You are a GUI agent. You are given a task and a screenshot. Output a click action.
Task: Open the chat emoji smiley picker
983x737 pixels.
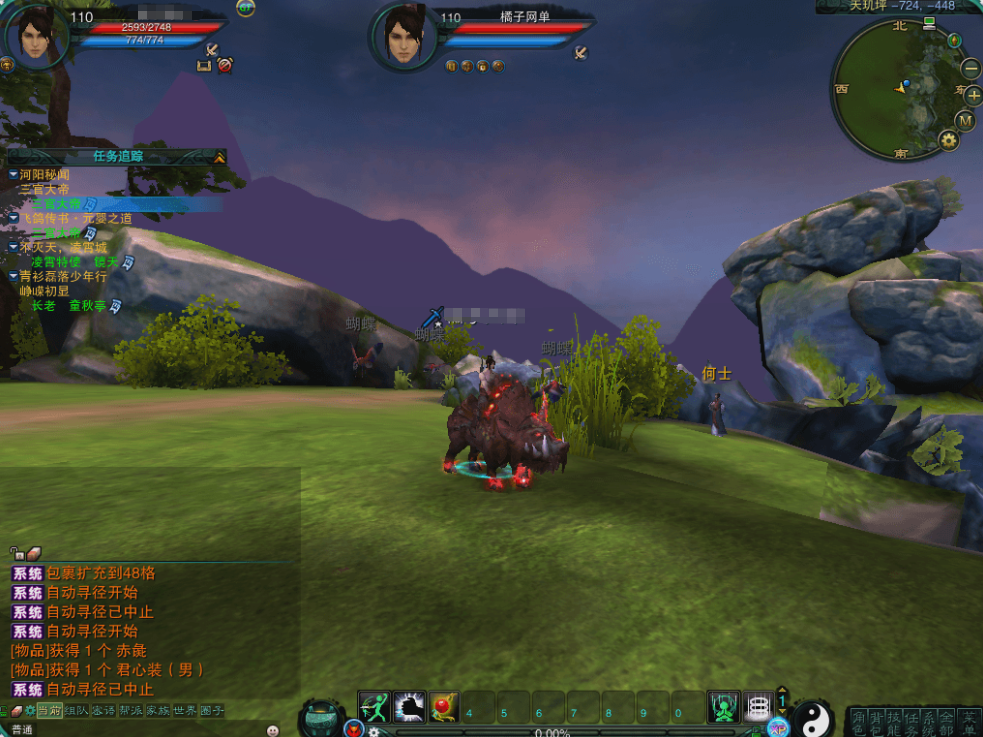[x=272, y=730]
